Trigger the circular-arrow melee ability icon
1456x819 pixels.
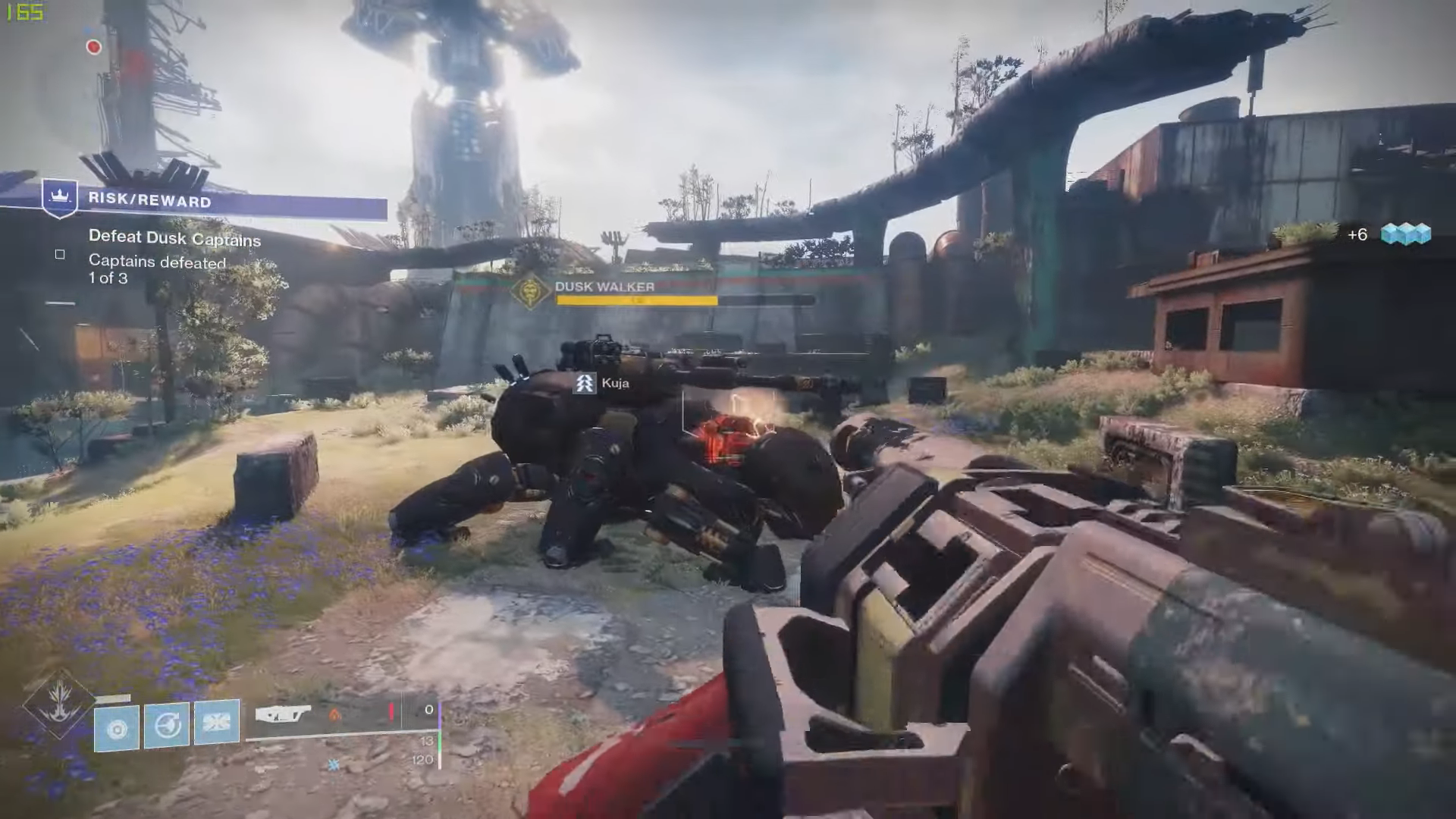[167, 725]
